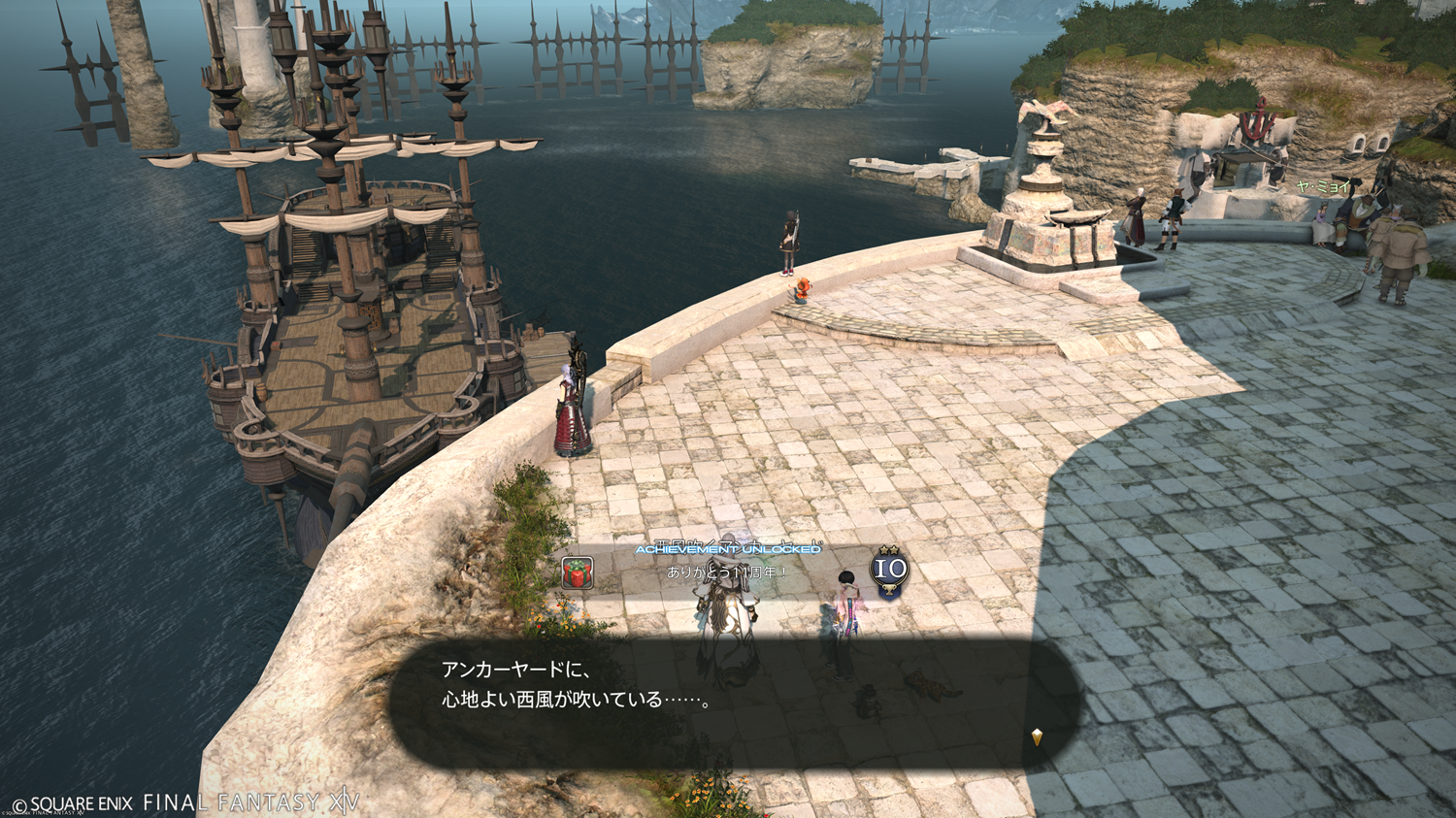Click the Anchor Yard dialogue text box

(734, 702)
